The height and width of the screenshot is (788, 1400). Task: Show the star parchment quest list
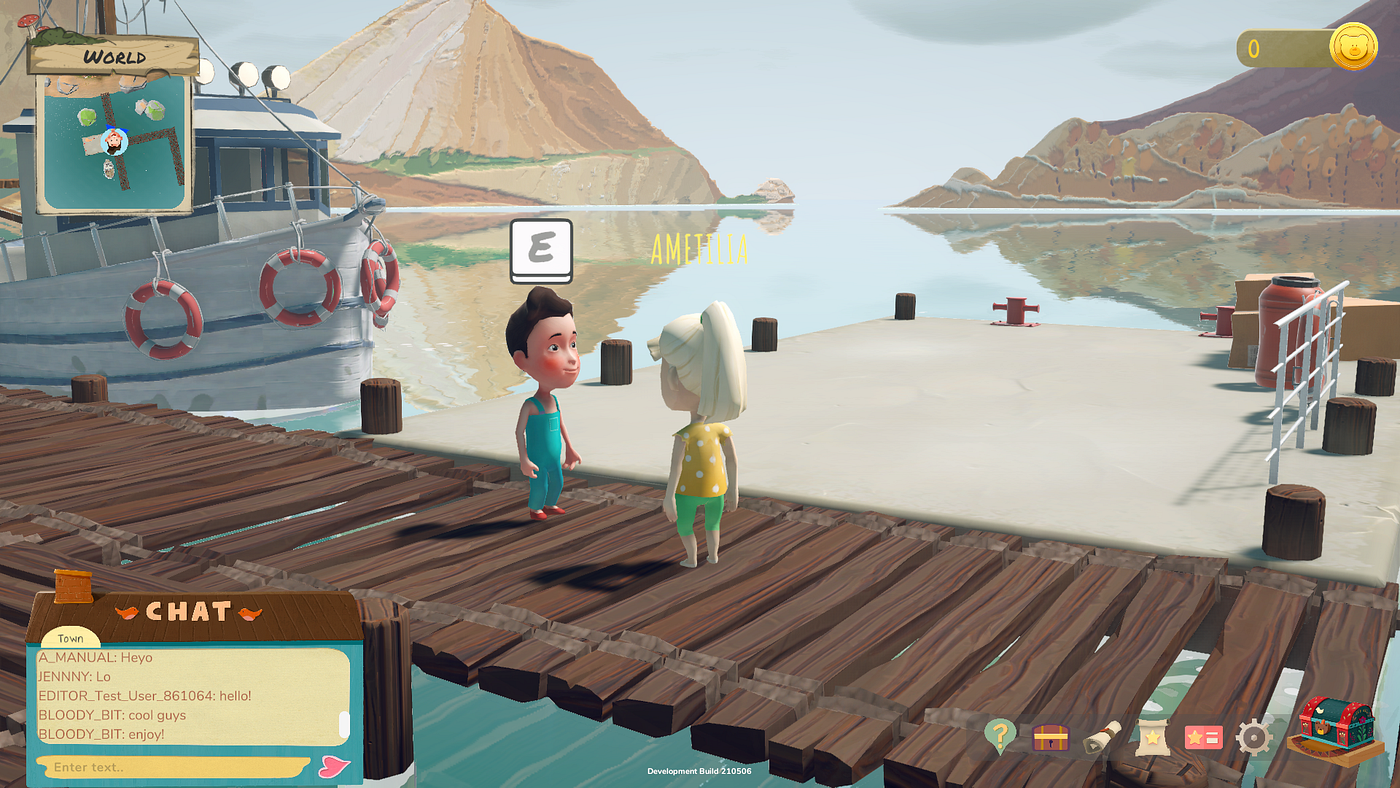(x=1152, y=738)
